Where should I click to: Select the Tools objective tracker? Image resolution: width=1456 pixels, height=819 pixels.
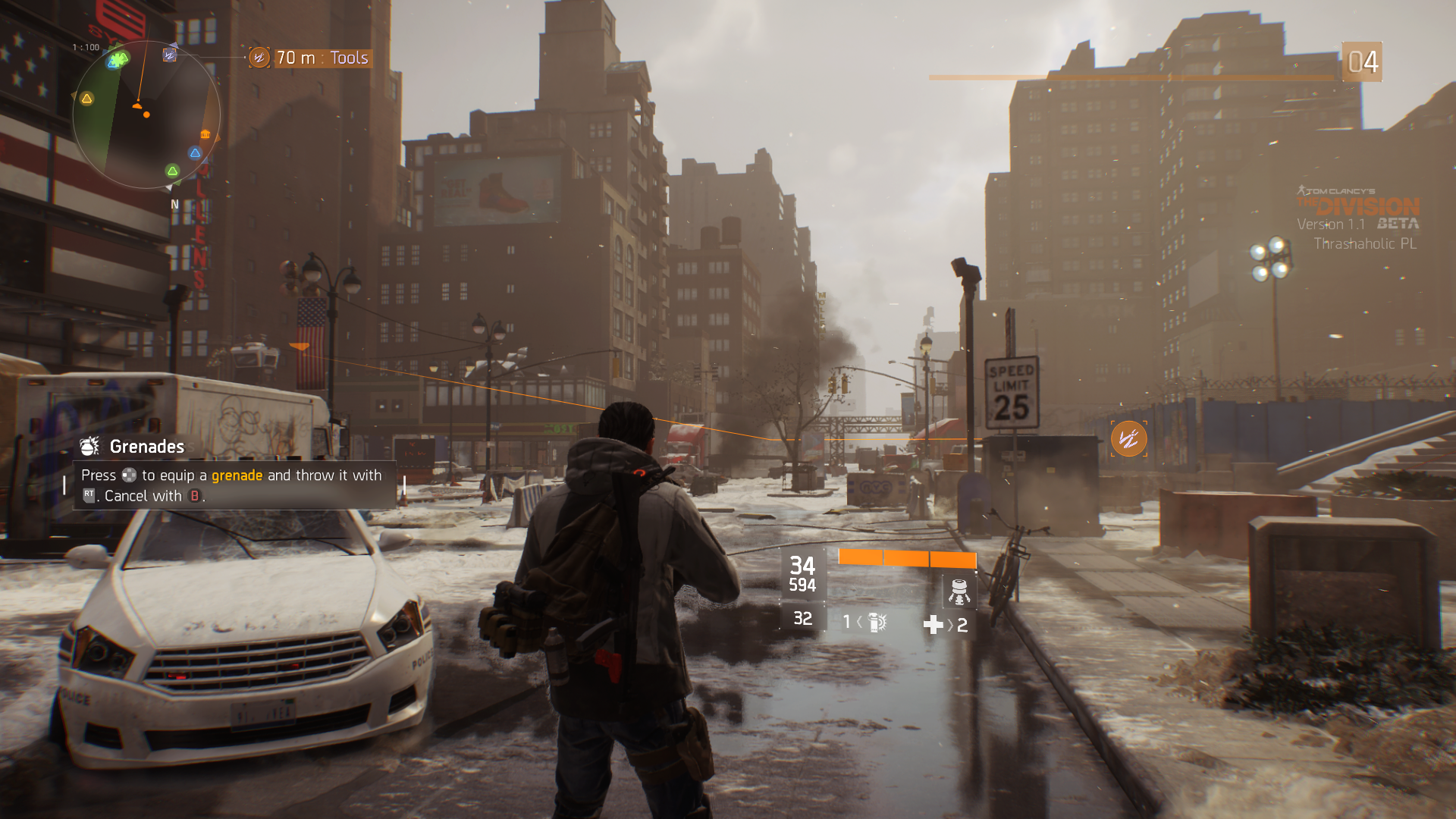(x=311, y=58)
